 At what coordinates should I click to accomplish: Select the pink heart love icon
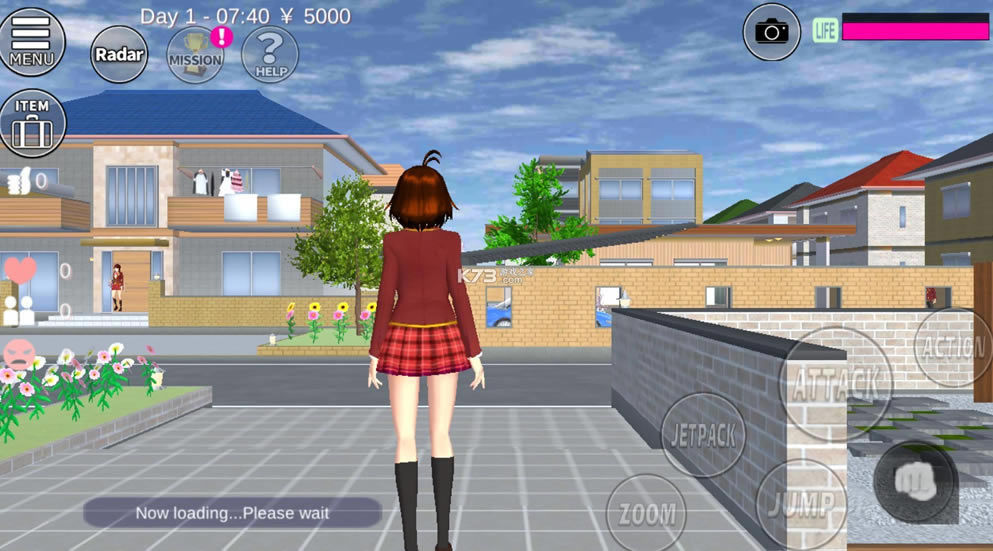[x=20, y=270]
